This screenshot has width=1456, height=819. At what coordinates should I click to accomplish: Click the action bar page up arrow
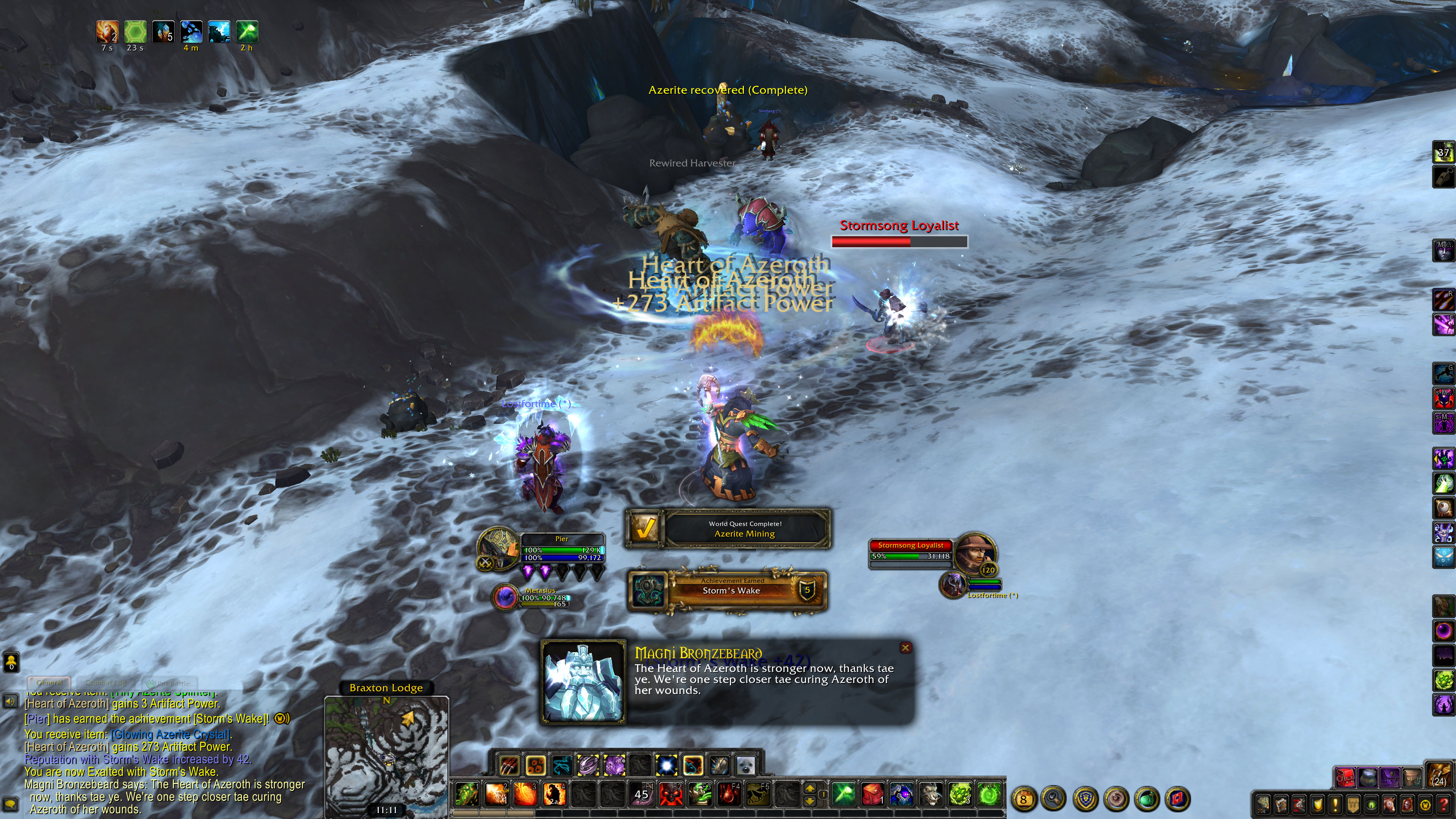[810, 788]
